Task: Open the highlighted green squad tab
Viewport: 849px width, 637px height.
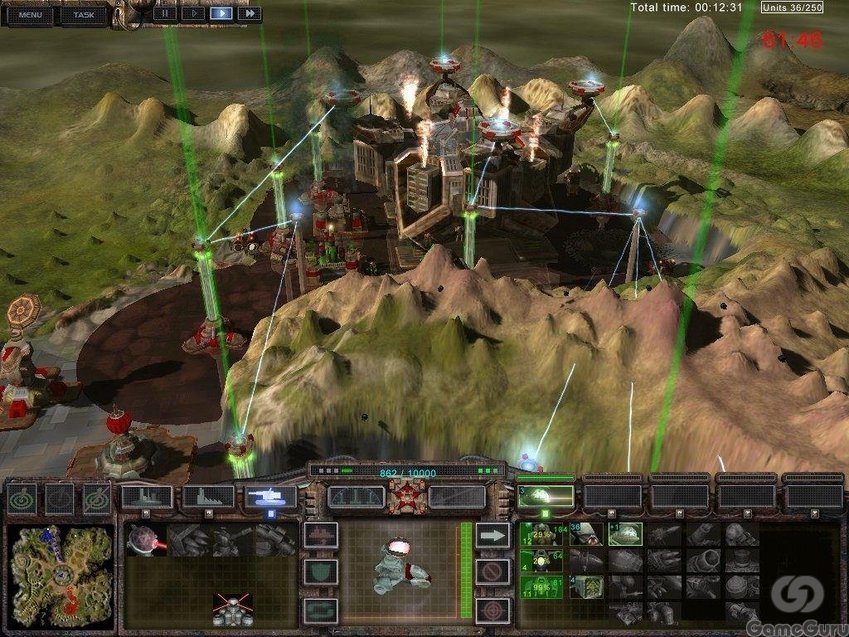Action: click(x=547, y=496)
